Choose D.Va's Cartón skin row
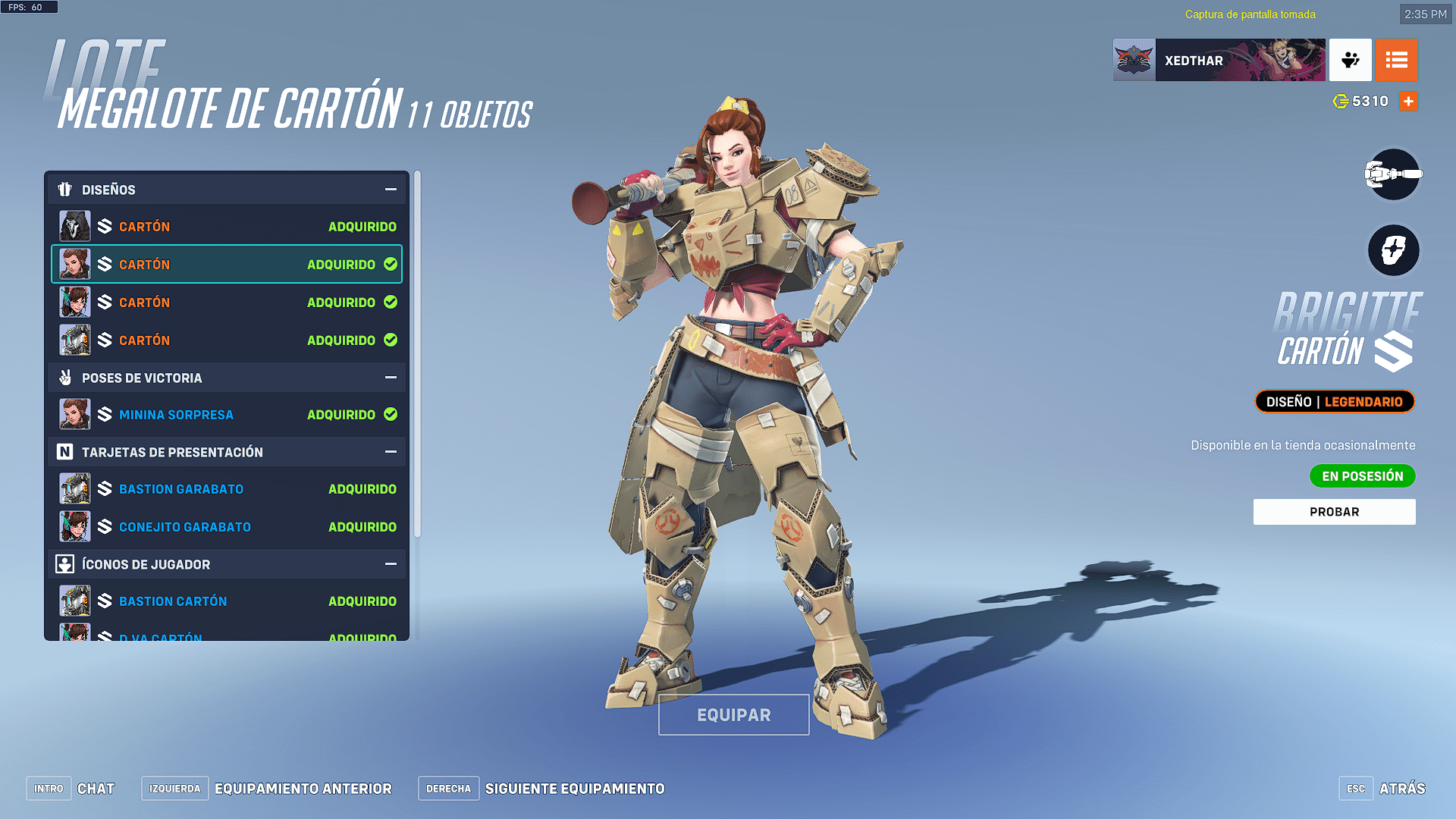Viewport: 1456px width, 819px height. 227,303
